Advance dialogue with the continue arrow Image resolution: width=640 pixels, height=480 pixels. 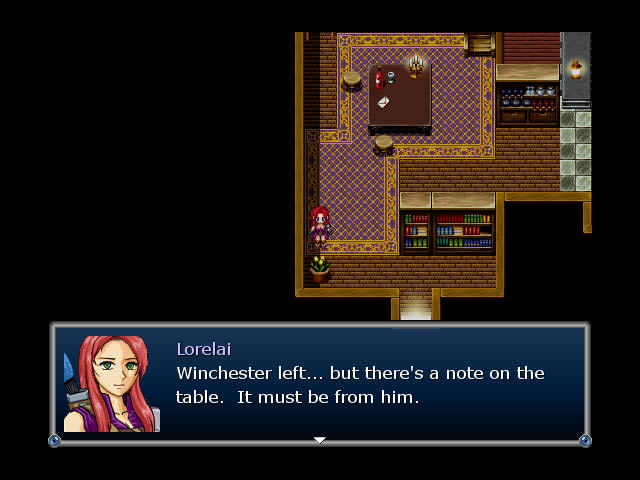tap(320, 440)
